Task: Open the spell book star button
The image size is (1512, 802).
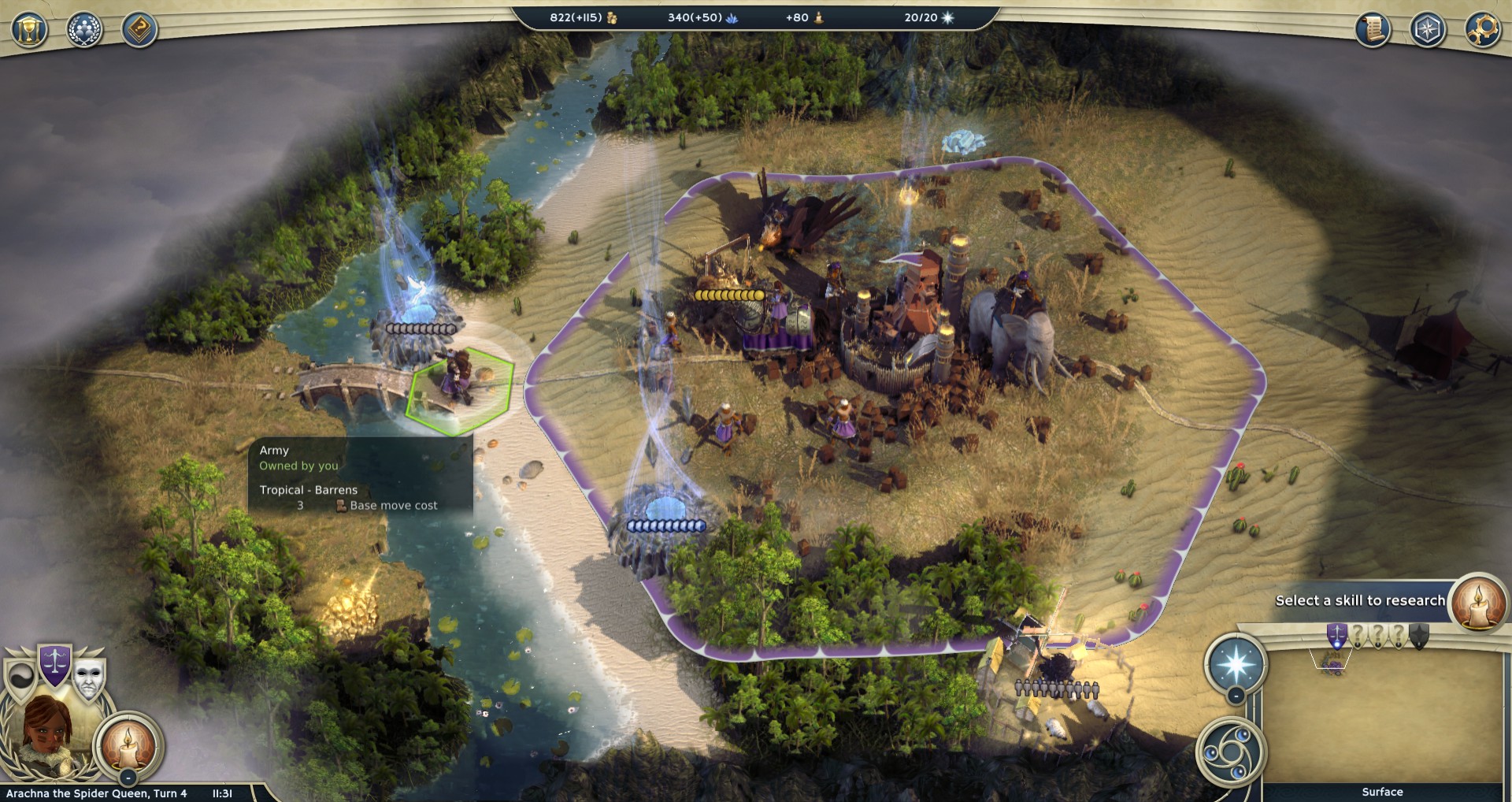Action: 1235,663
